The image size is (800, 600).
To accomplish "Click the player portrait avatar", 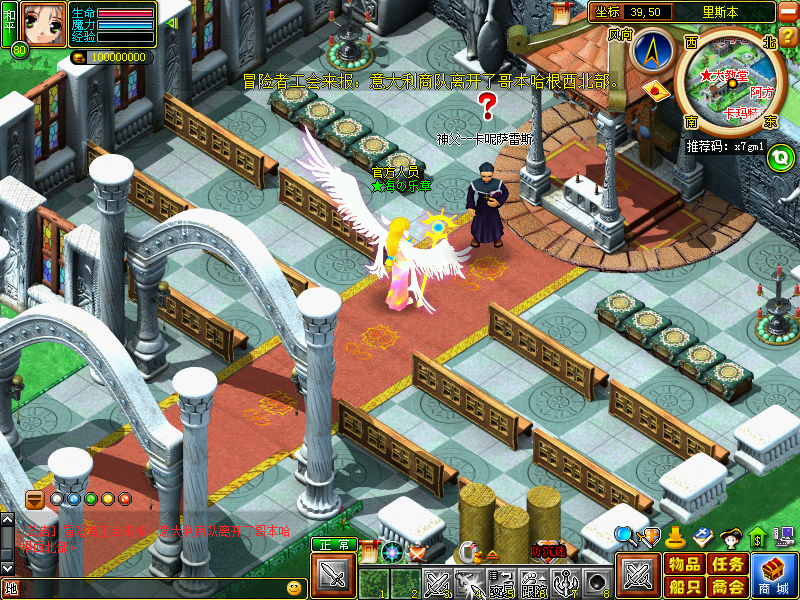I will (44, 24).
